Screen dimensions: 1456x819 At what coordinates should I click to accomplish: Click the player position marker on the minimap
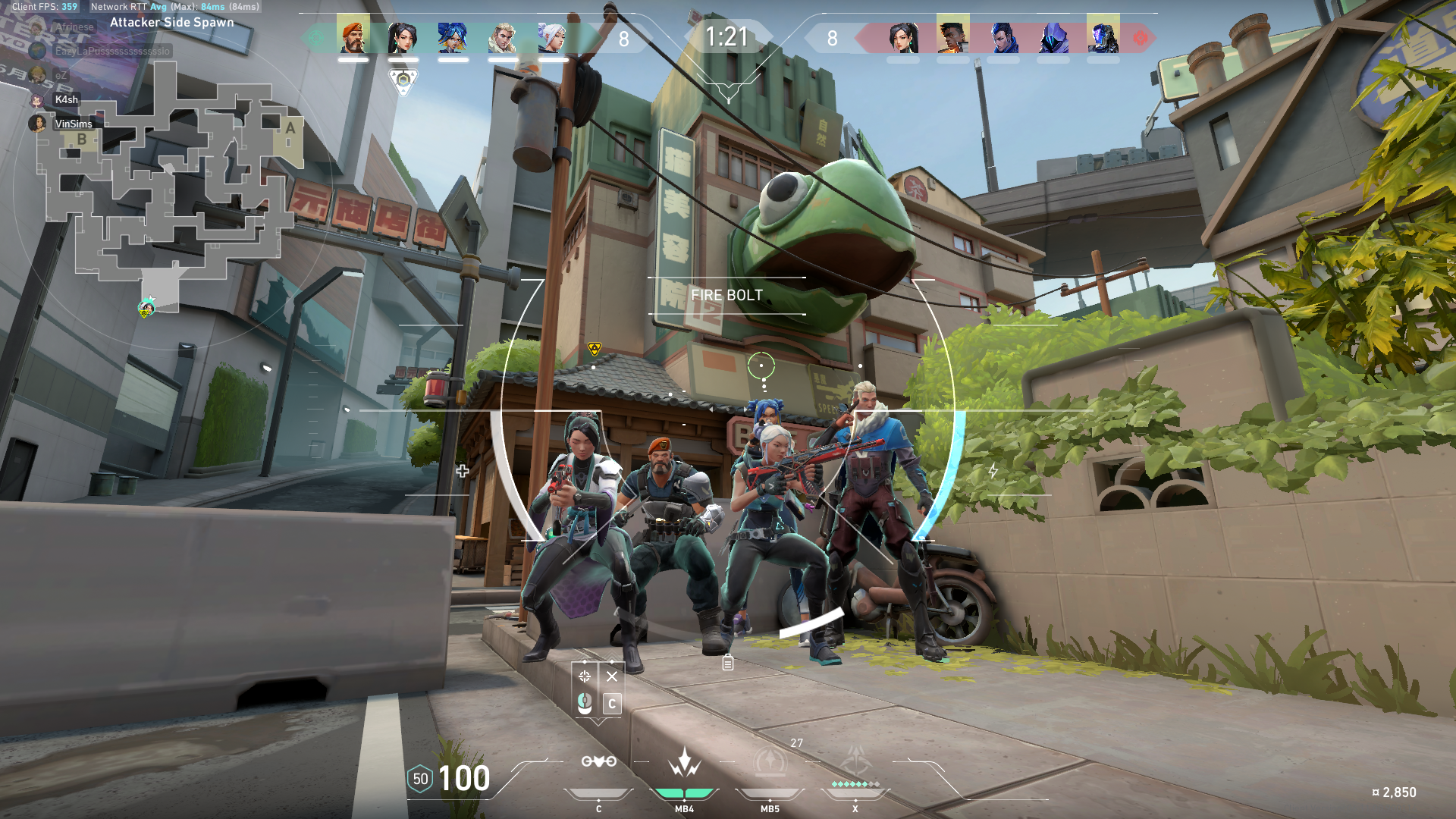tap(146, 308)
